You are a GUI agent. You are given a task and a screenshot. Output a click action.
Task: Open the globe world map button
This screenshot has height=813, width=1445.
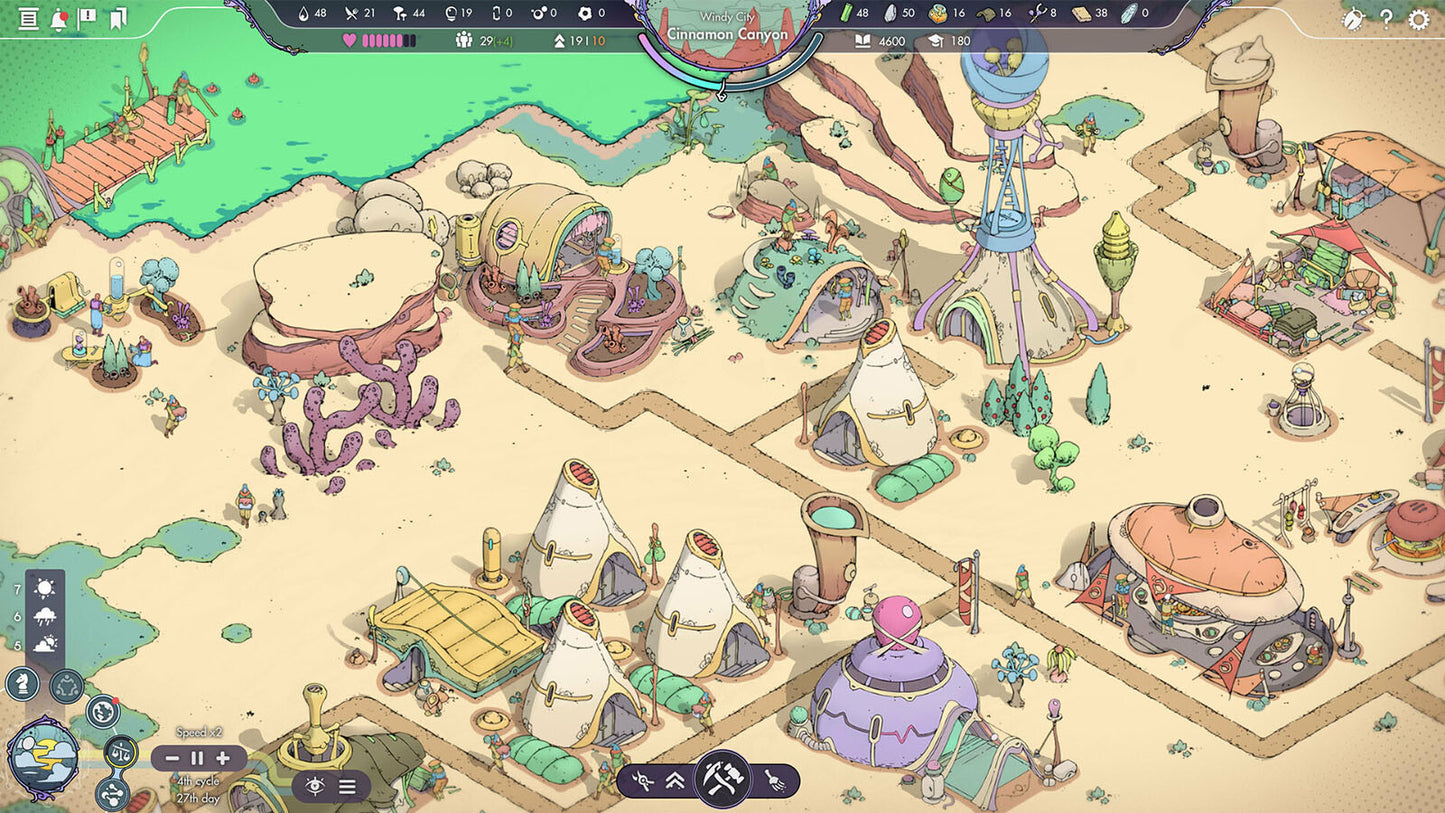coord(102,712)
